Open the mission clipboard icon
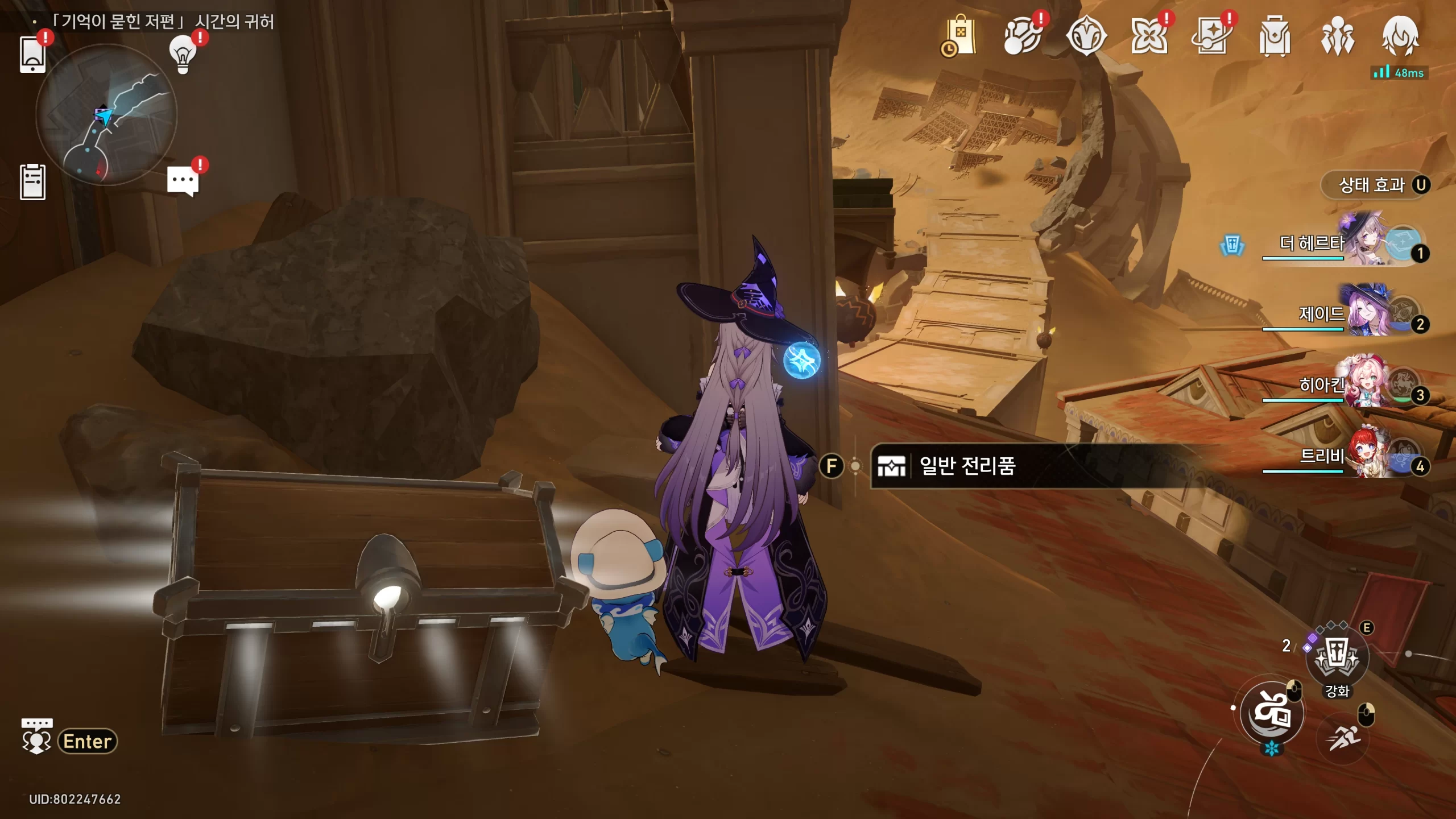The image size is (1456, 819). [32, 182]
